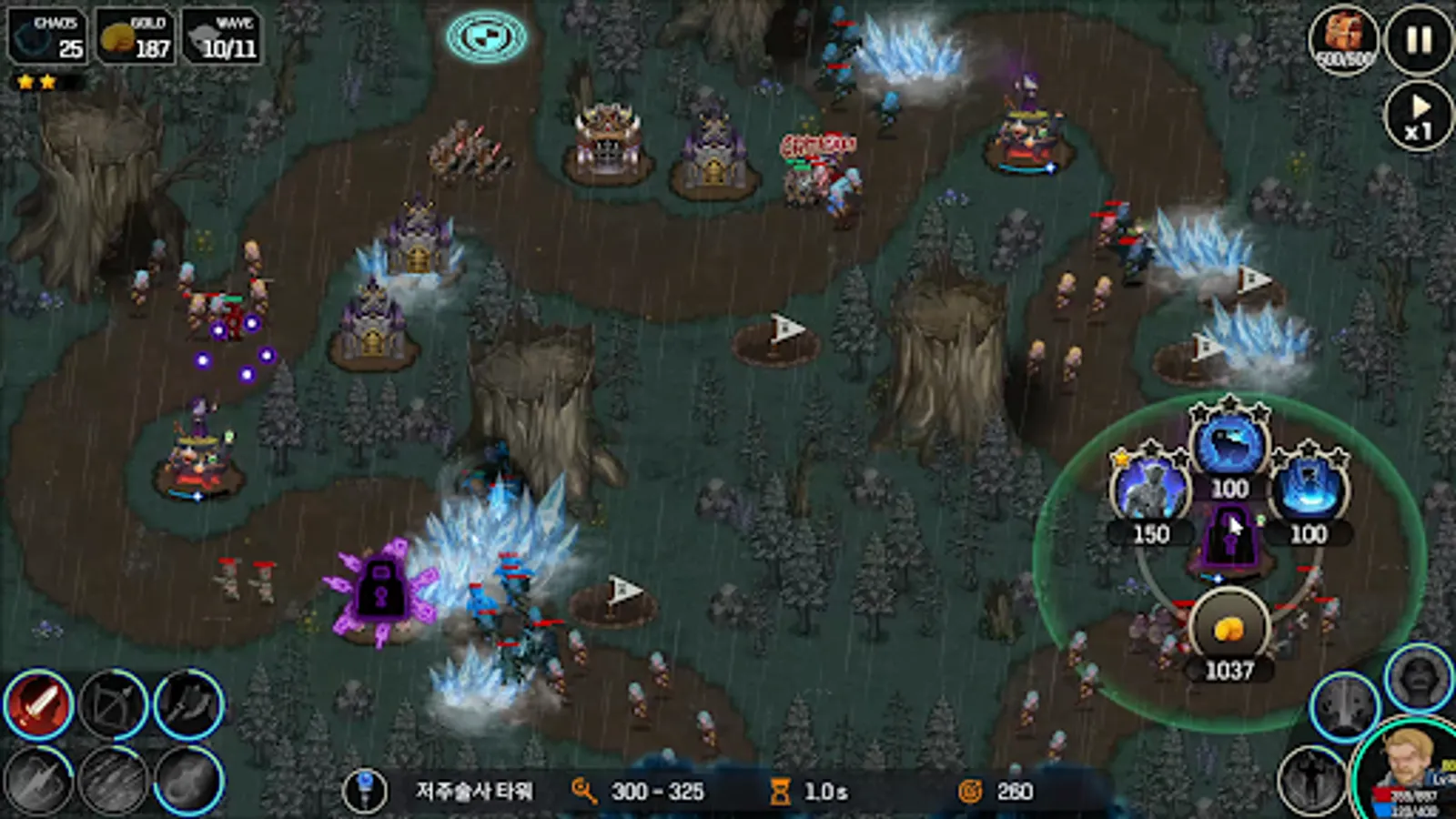Click the WAVE 10/11 counter

(221, 38)
